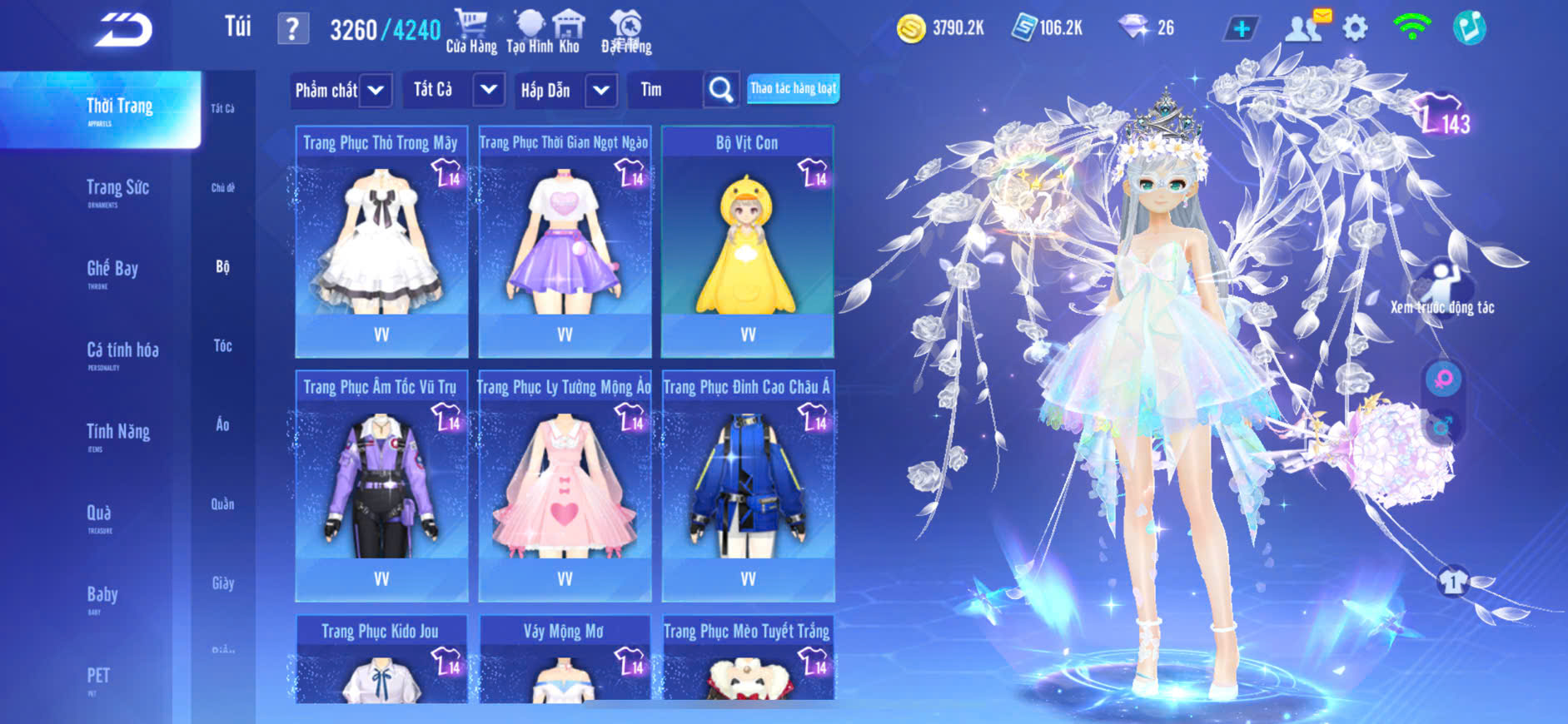
Task: Select the Tóc subcategory
Action: 222,345
